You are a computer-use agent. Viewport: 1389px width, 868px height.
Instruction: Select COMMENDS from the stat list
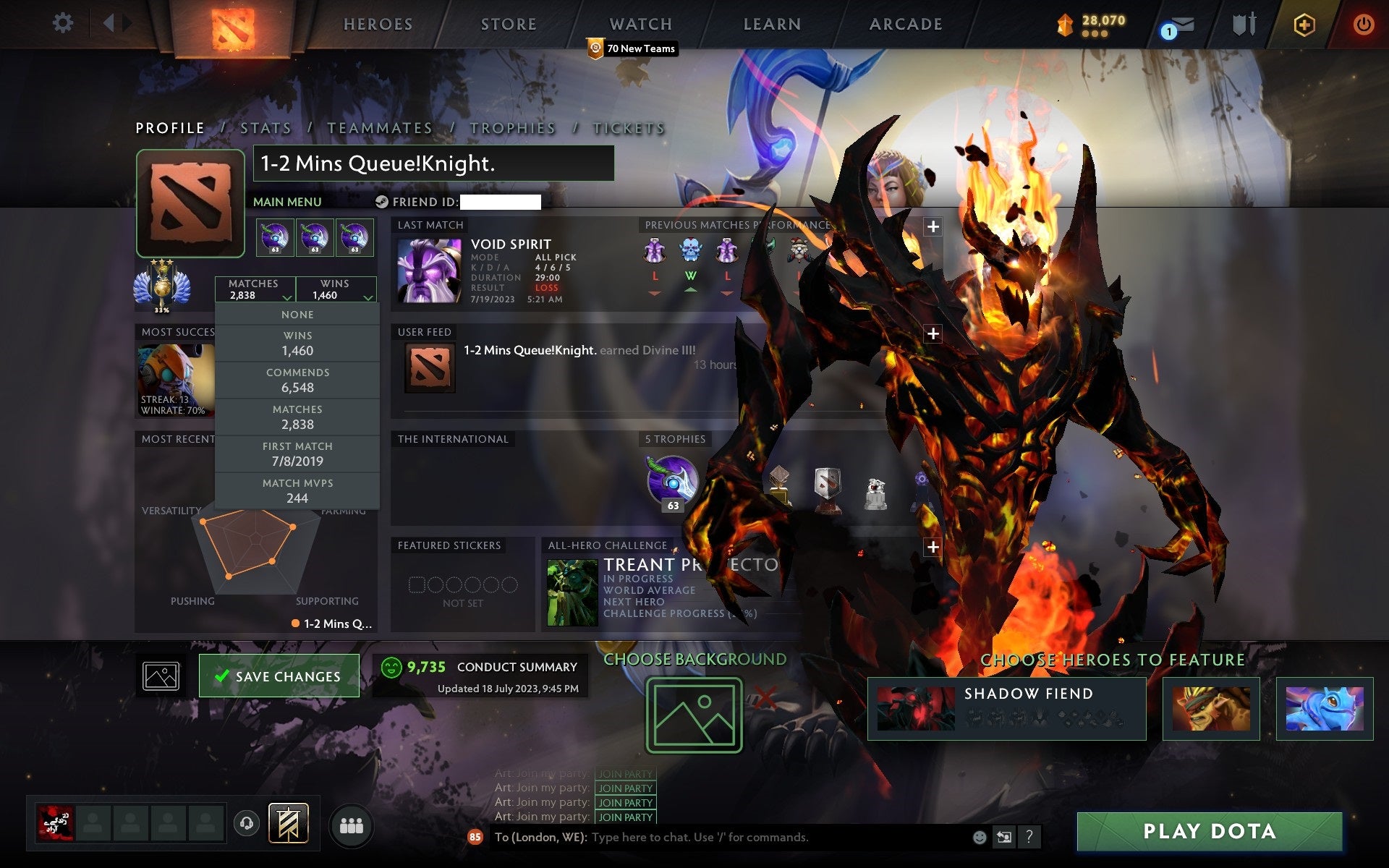click(297, 380)
